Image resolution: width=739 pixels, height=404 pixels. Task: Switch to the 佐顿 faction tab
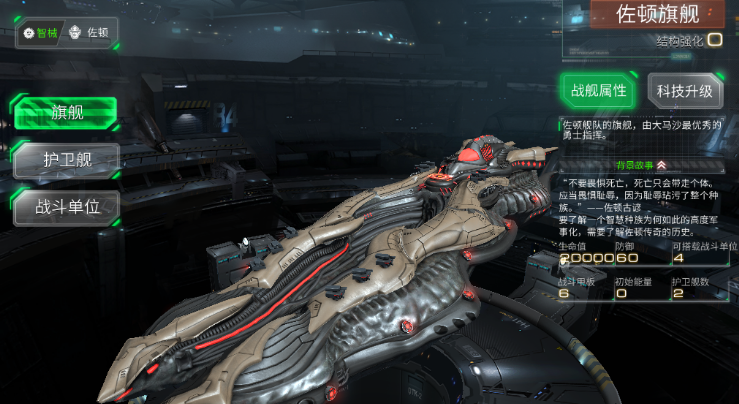click(90, 33)
